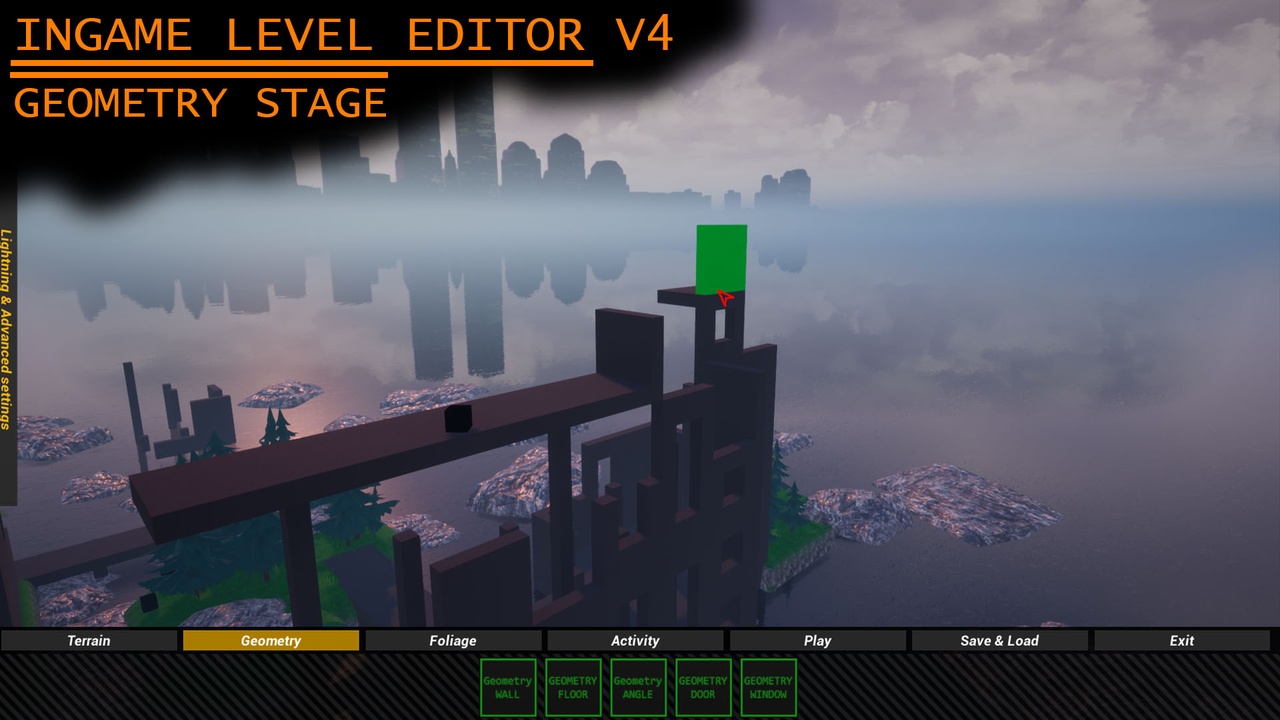Click the Geometry Window button for openings

[767, 687]
